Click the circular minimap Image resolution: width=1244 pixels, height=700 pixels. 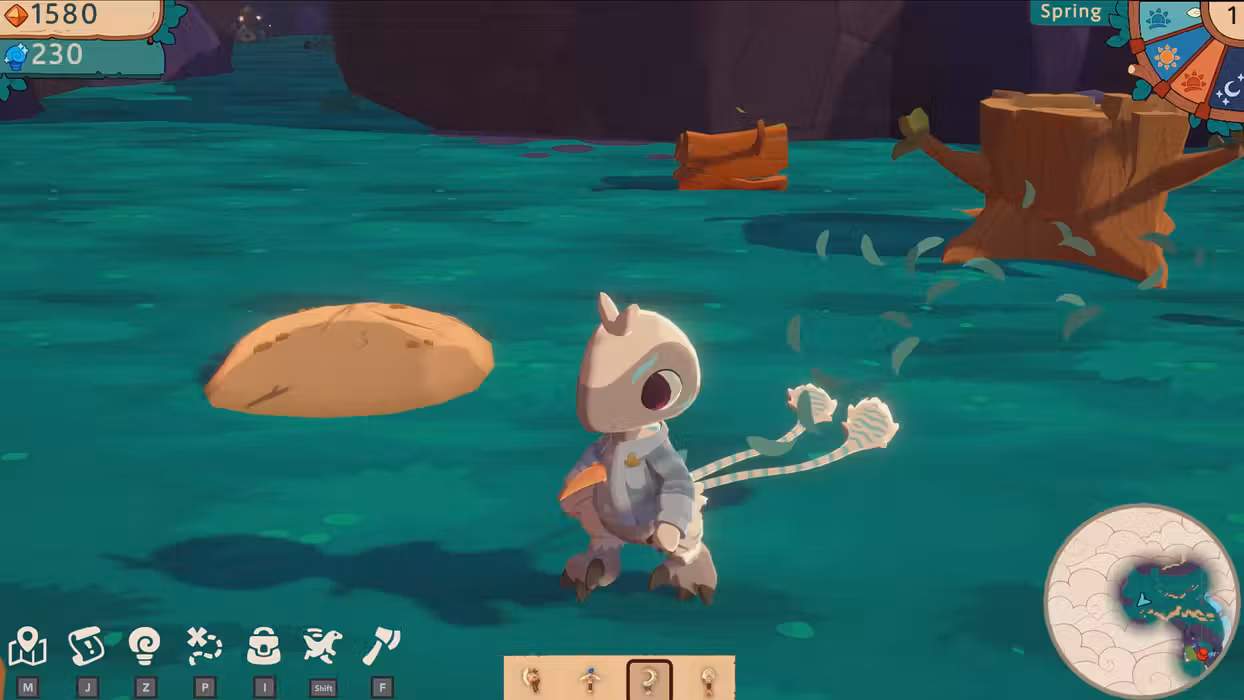click(x=1141, y=601)
